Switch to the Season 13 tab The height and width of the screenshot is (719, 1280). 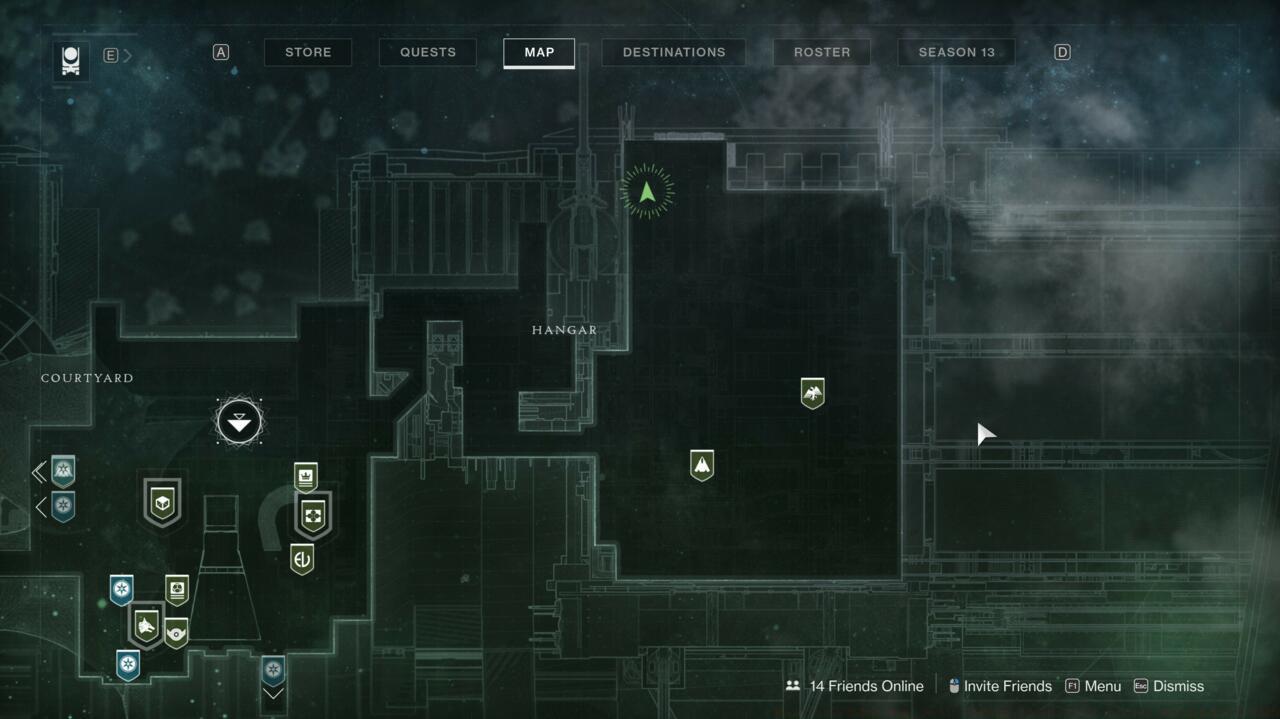pyautogui.click(x=956, y=52)
